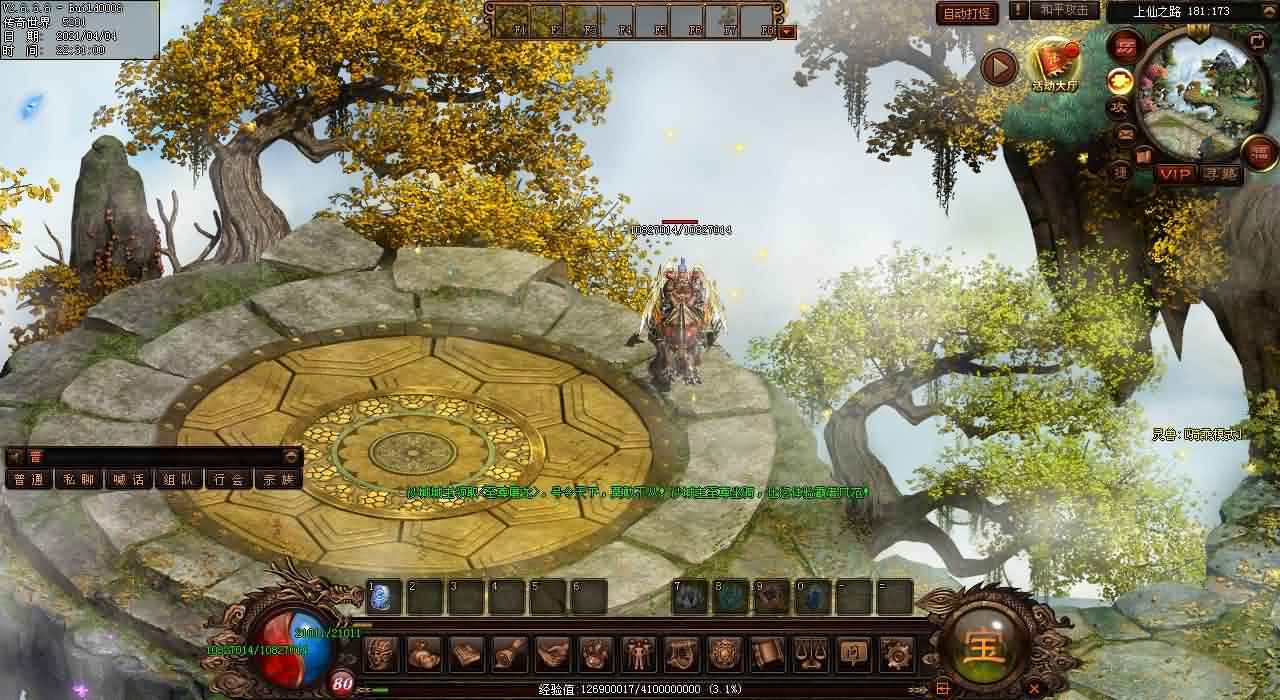Expand the top skill bar dropdown arrow
1280x700 pixels.
click(x=787, y=31)
